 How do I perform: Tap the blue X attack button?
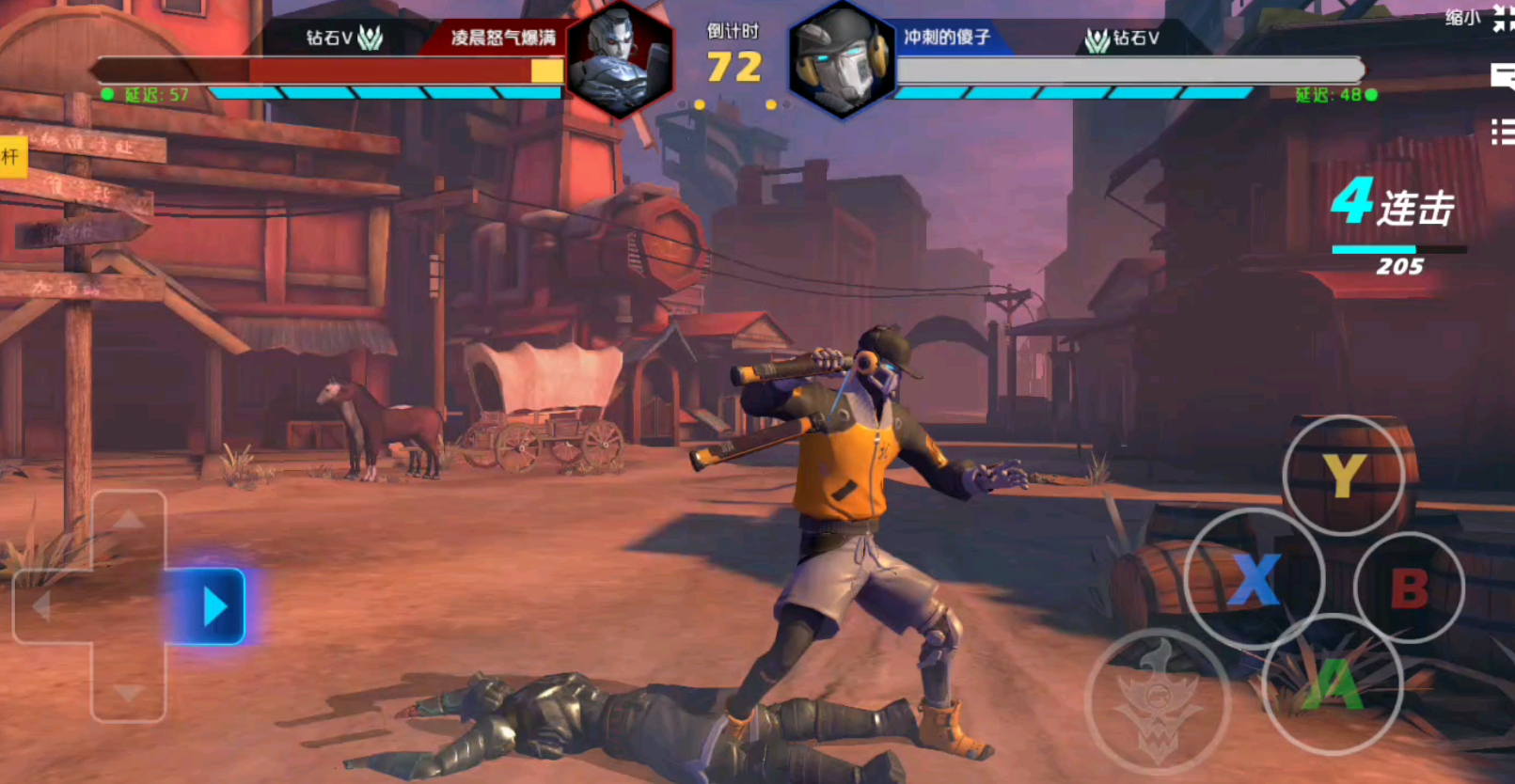coord(1254,578)
